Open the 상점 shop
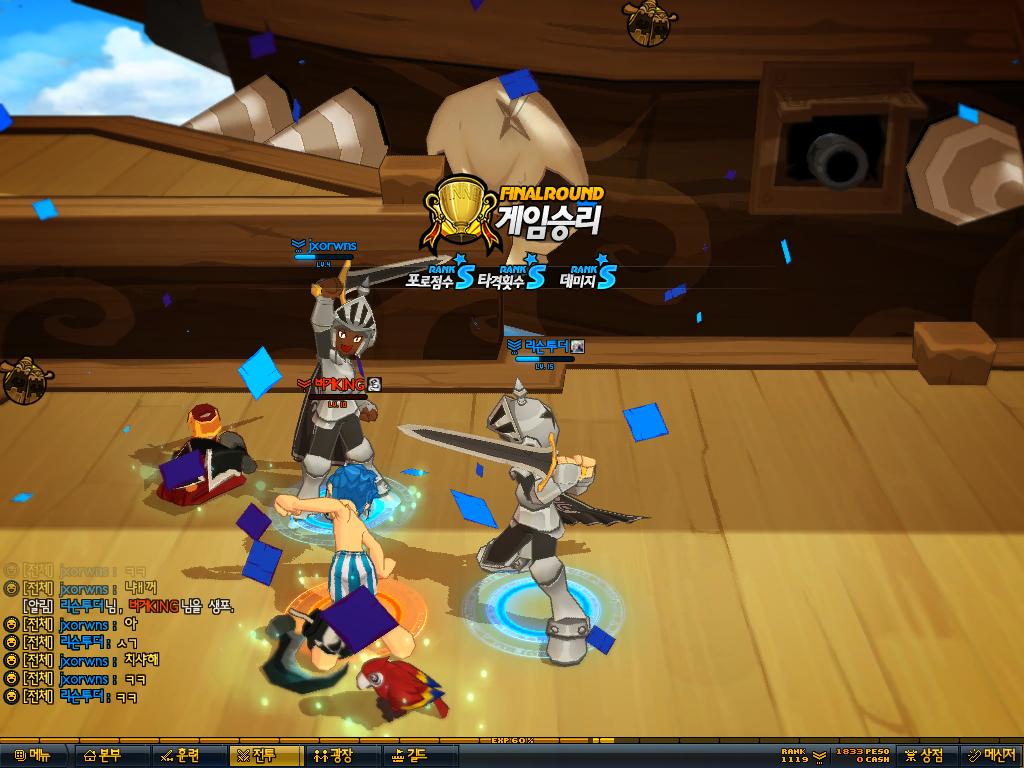Viewport: 1024px width, 768px height. (x=926, y=756)
